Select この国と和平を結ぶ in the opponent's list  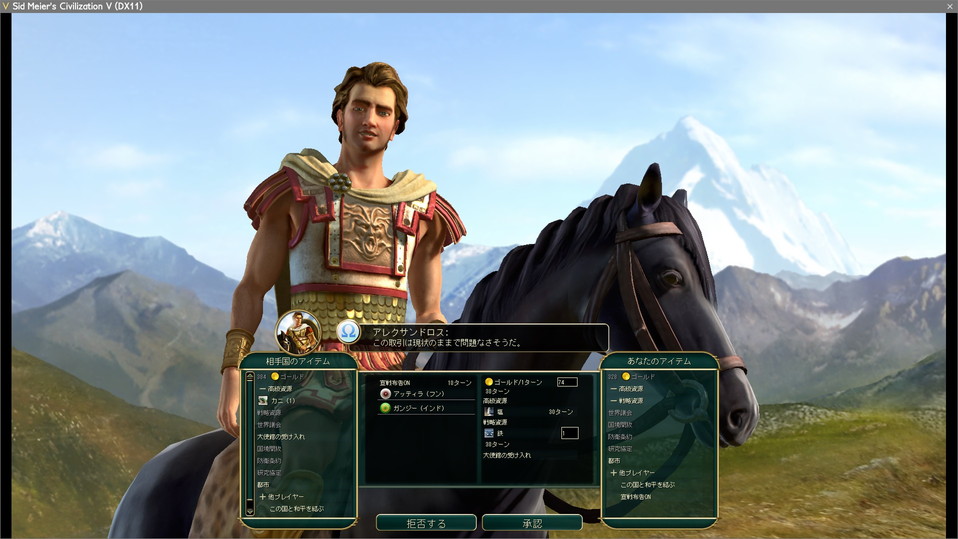(296, 508)
